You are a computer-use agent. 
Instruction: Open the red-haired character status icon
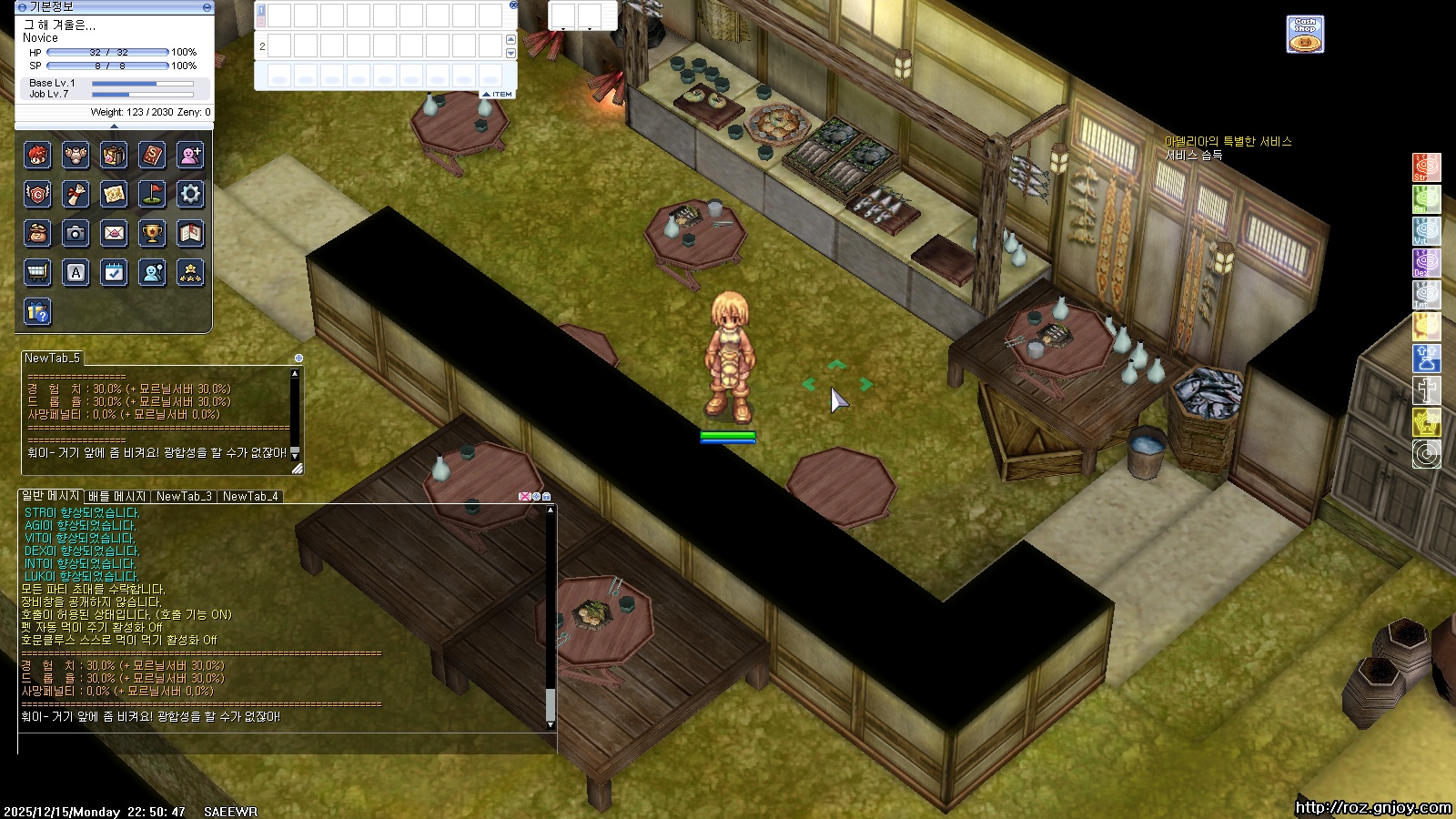[x=37, y=156]
